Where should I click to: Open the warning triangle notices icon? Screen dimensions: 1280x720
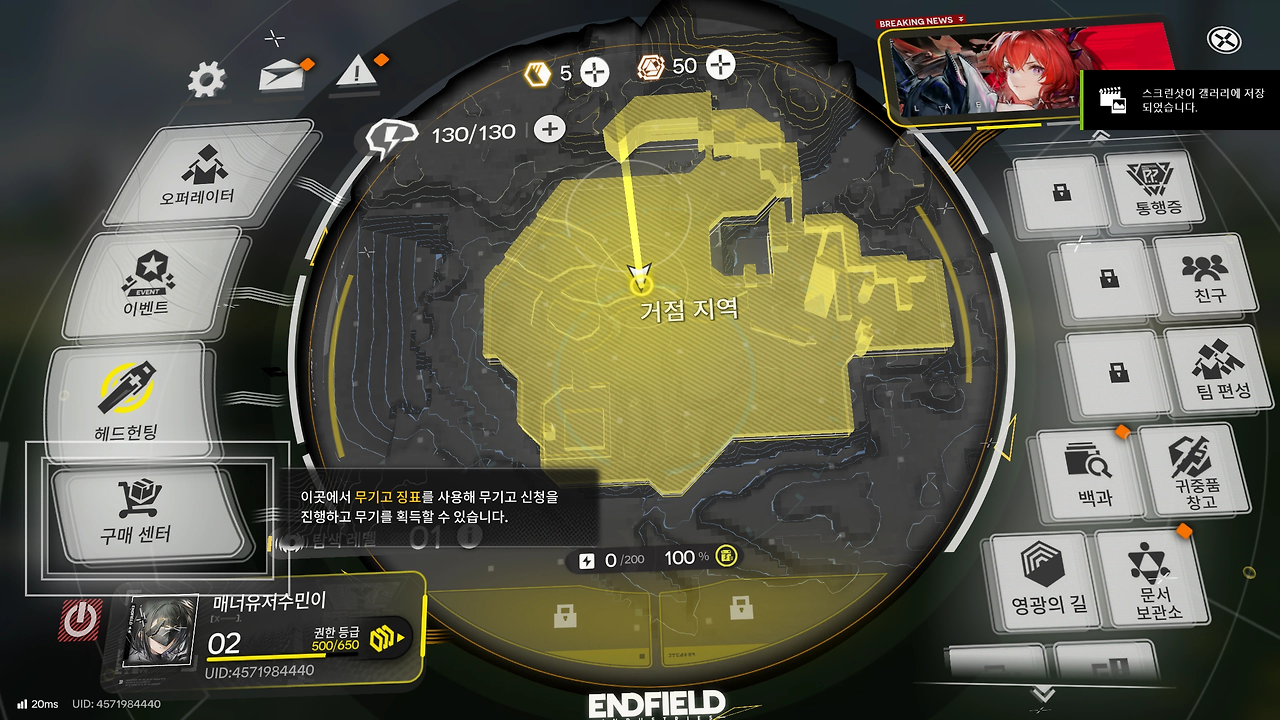point(355,72)
